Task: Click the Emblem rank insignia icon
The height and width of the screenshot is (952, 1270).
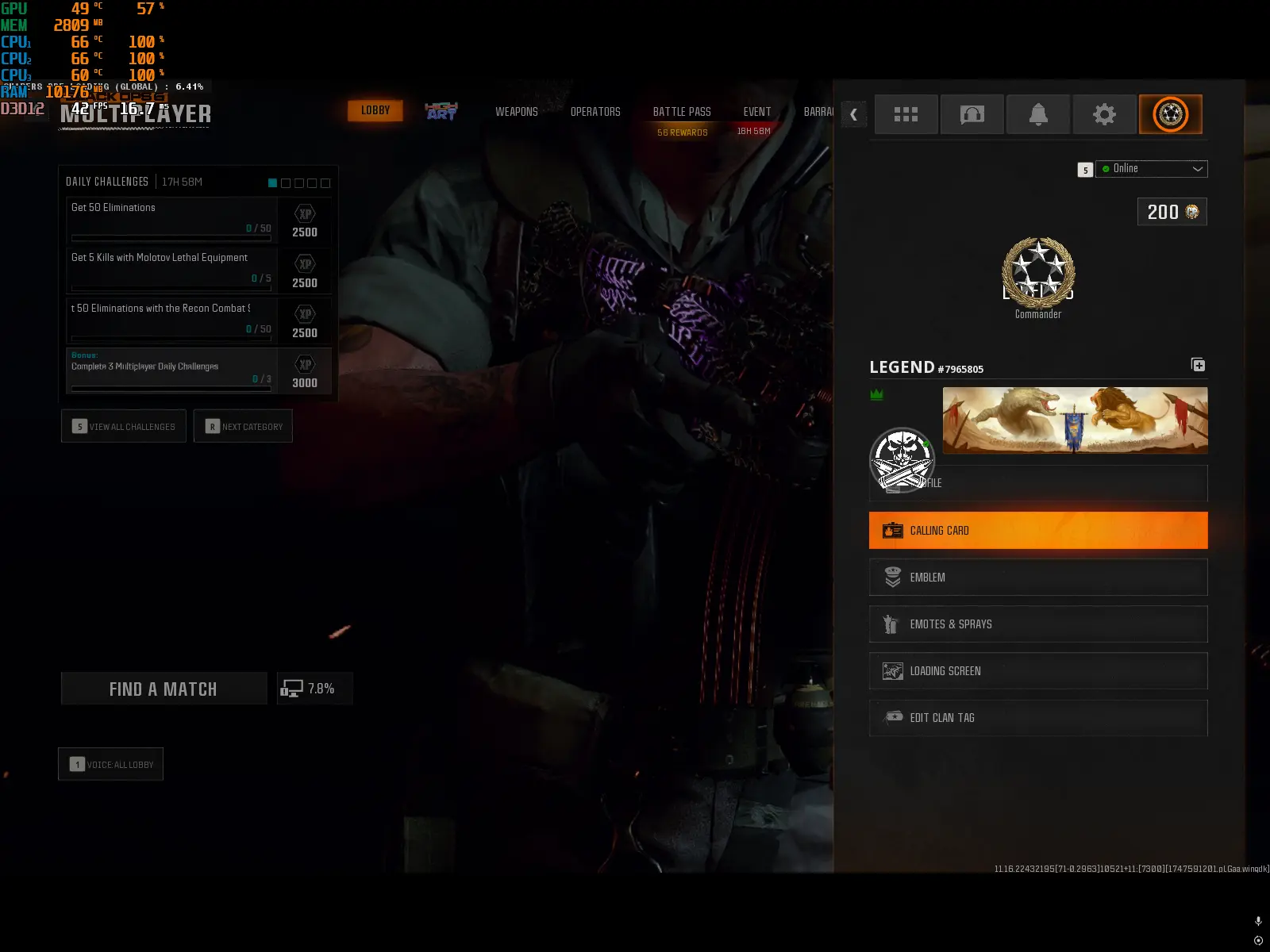Action: click(894, 577)
